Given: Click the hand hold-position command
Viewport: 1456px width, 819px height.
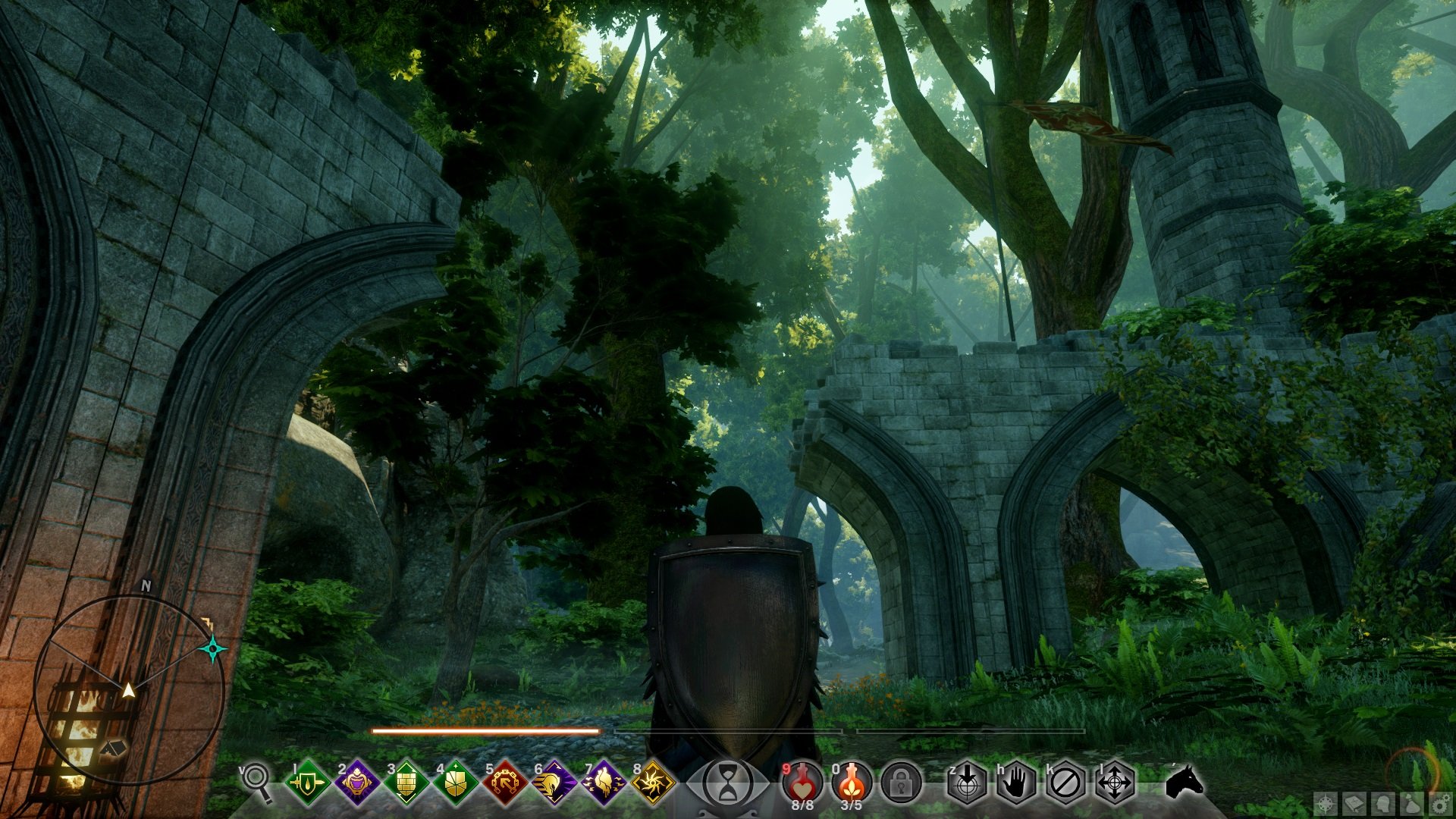Looking at the screenshot, I should (1016, 782).
